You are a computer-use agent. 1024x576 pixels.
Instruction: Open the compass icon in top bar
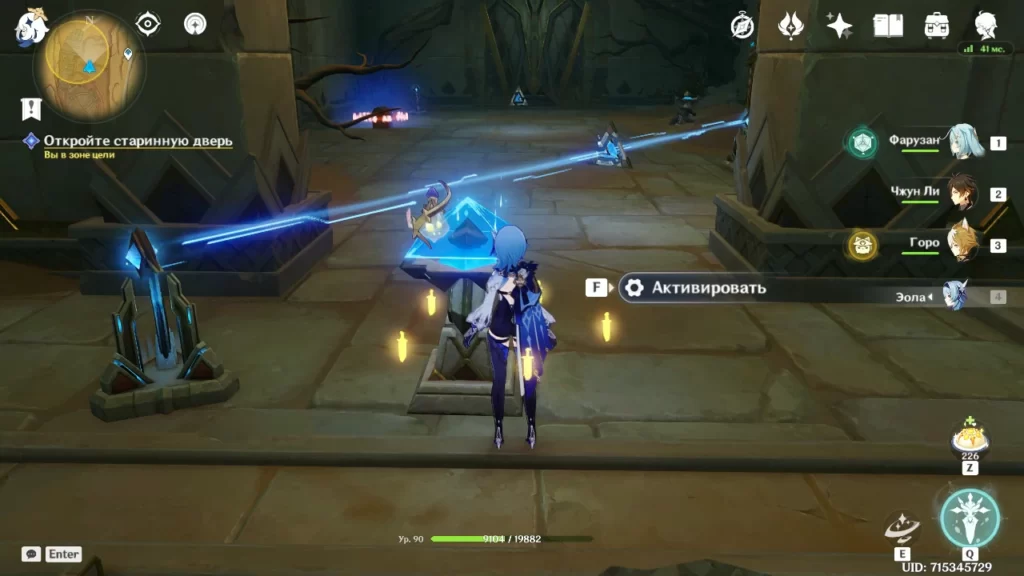(x=742, y=26)
